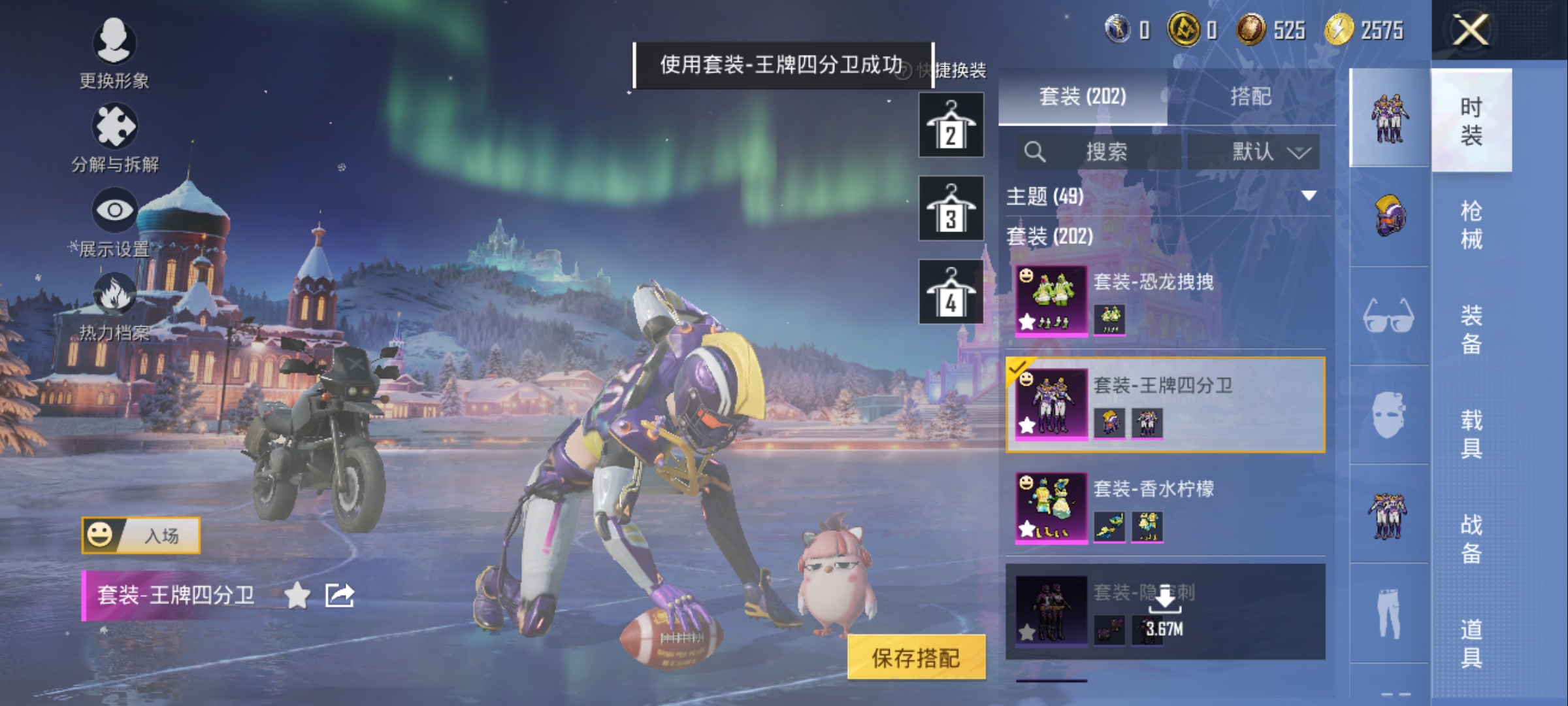Open the 枪械 firearms category
Viewport: 1568px width, 706px height.
pyautogui.click(x=1471, y=225)
